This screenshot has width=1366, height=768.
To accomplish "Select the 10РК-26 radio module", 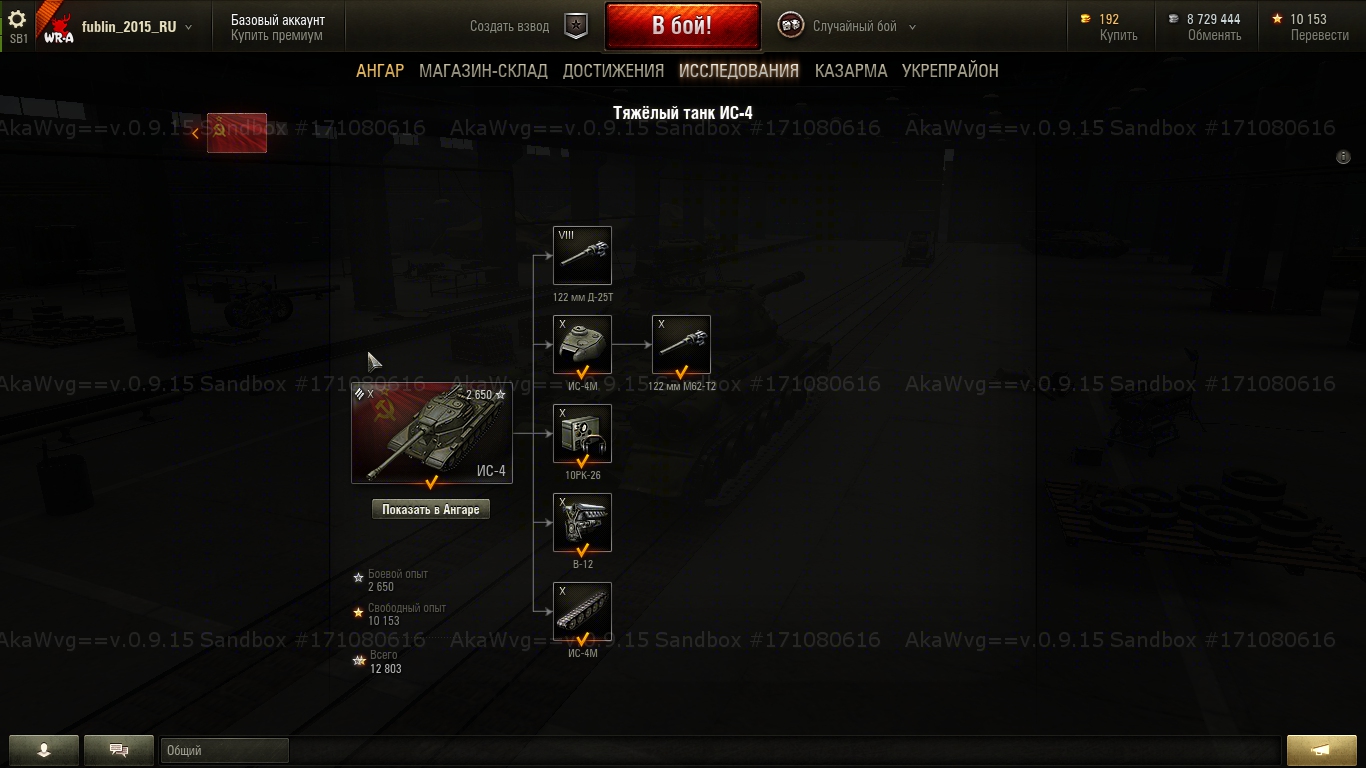I will pyautogui.click(x=582, y=434).
